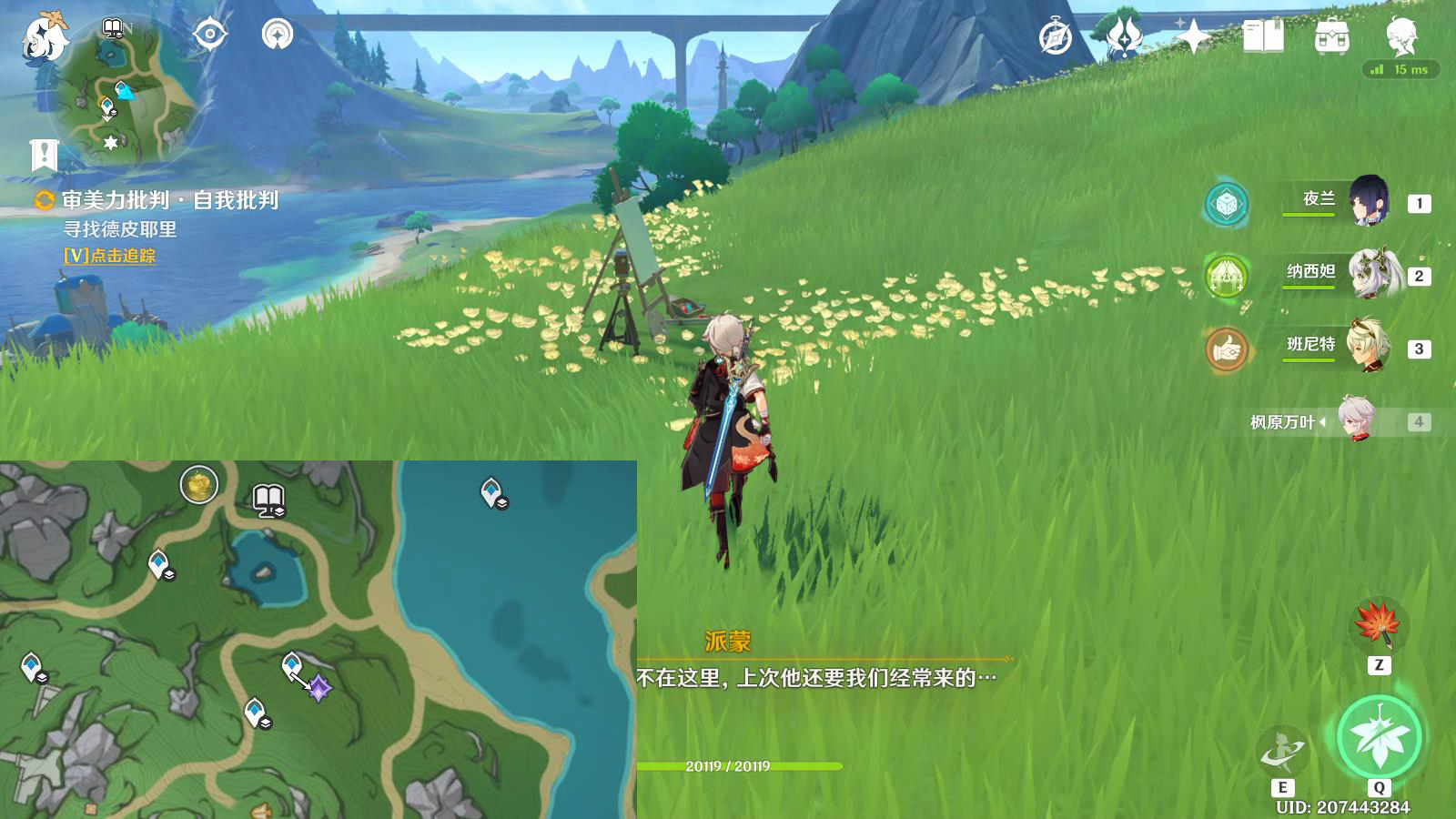The height and width of the screenshot is (819, 1456).
Task: Select the purple star quest marker
Action: click(319, 688)
